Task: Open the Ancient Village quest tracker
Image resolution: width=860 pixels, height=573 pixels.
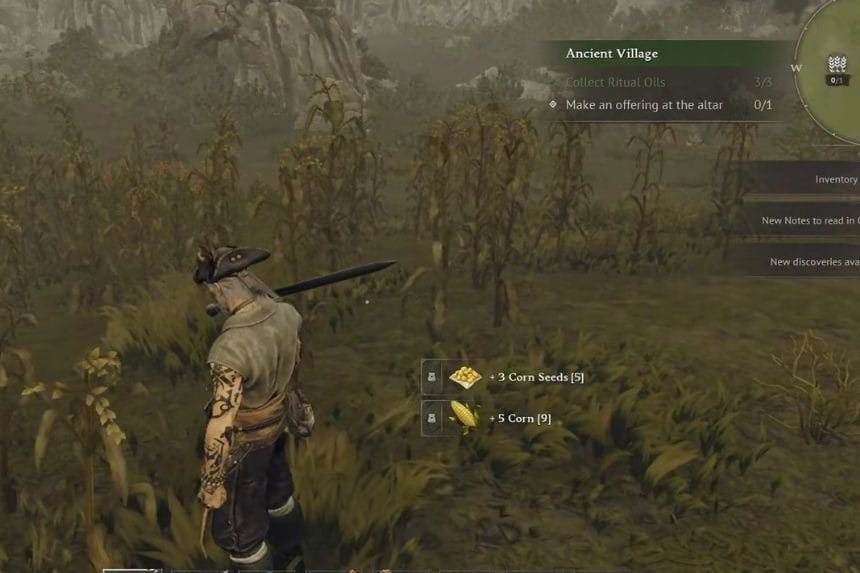Action: click(x=612, y=53)
